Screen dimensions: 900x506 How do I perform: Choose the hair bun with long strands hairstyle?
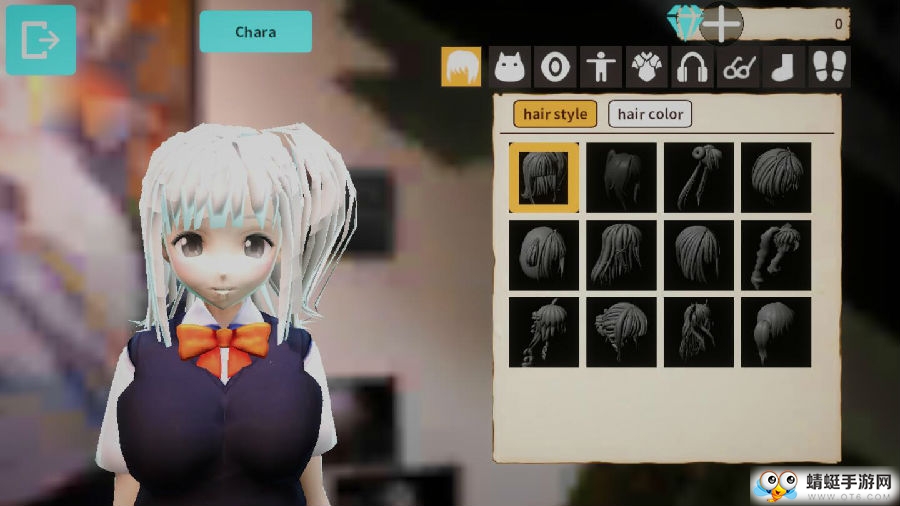pos(698,177)
